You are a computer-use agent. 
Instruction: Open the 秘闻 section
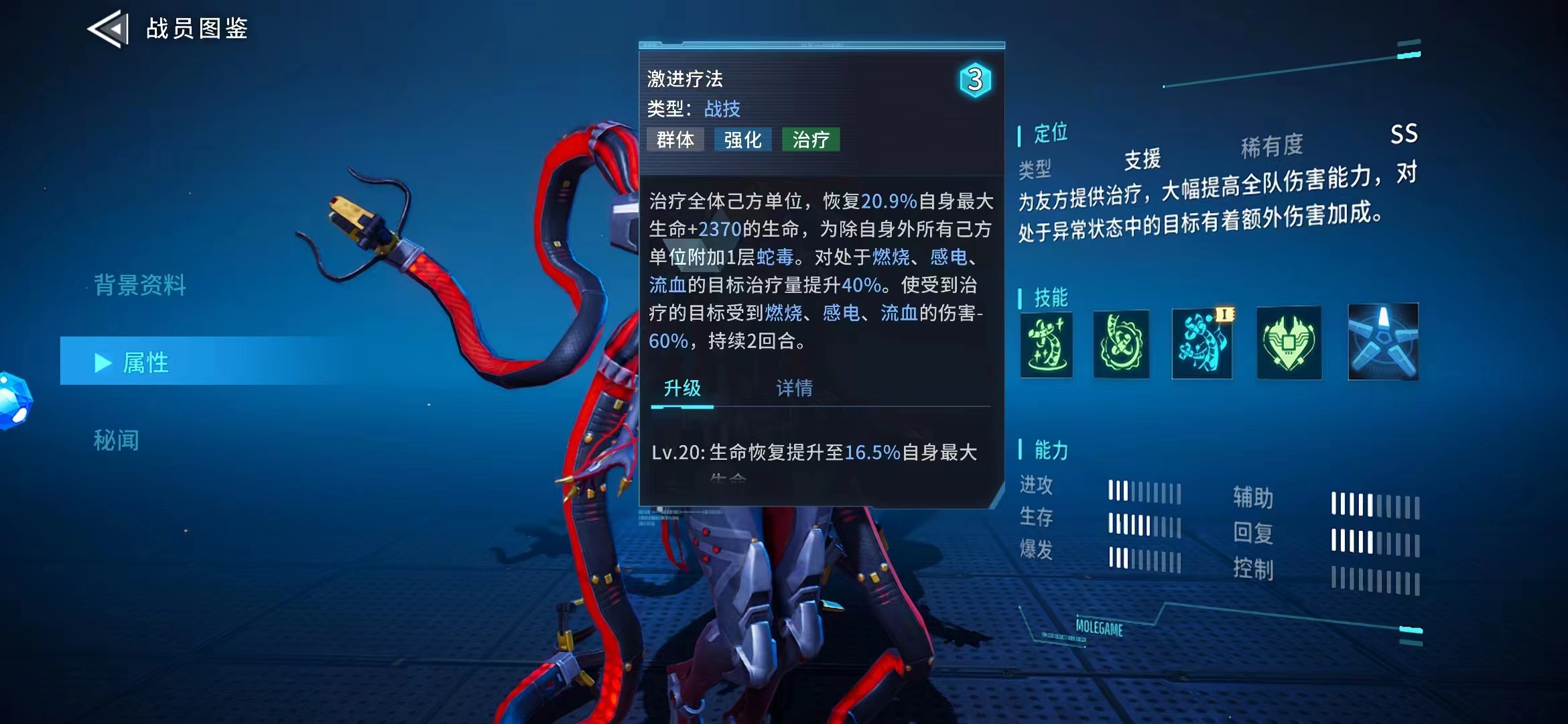[117, 441]
